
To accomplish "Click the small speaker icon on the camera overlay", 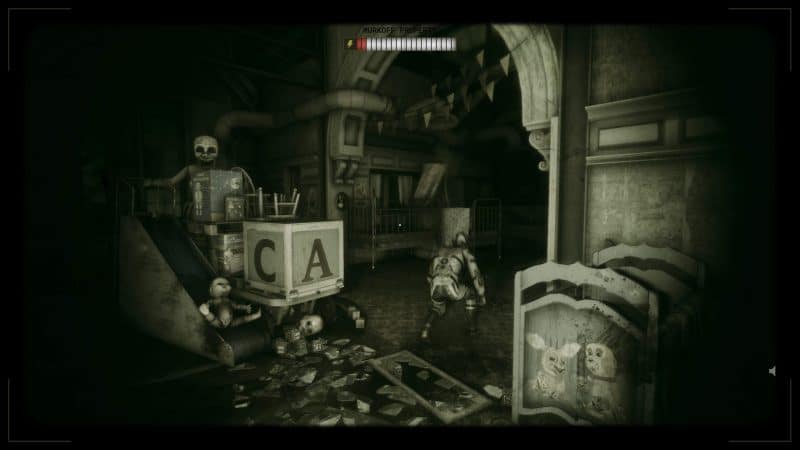I will coord(772,371).
